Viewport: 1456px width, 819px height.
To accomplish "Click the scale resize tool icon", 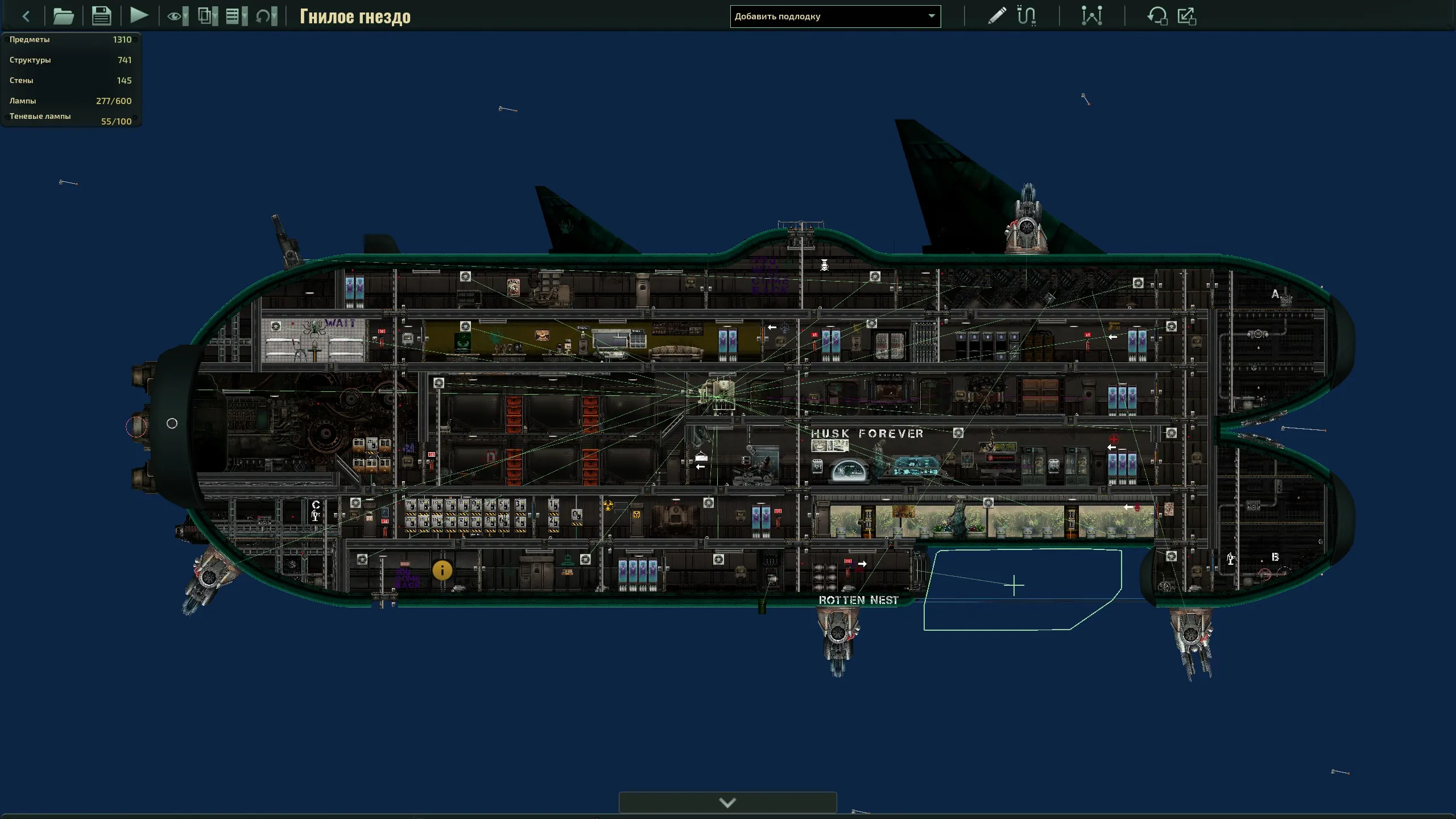I will pyautogui.click(x=1187, y=16).
